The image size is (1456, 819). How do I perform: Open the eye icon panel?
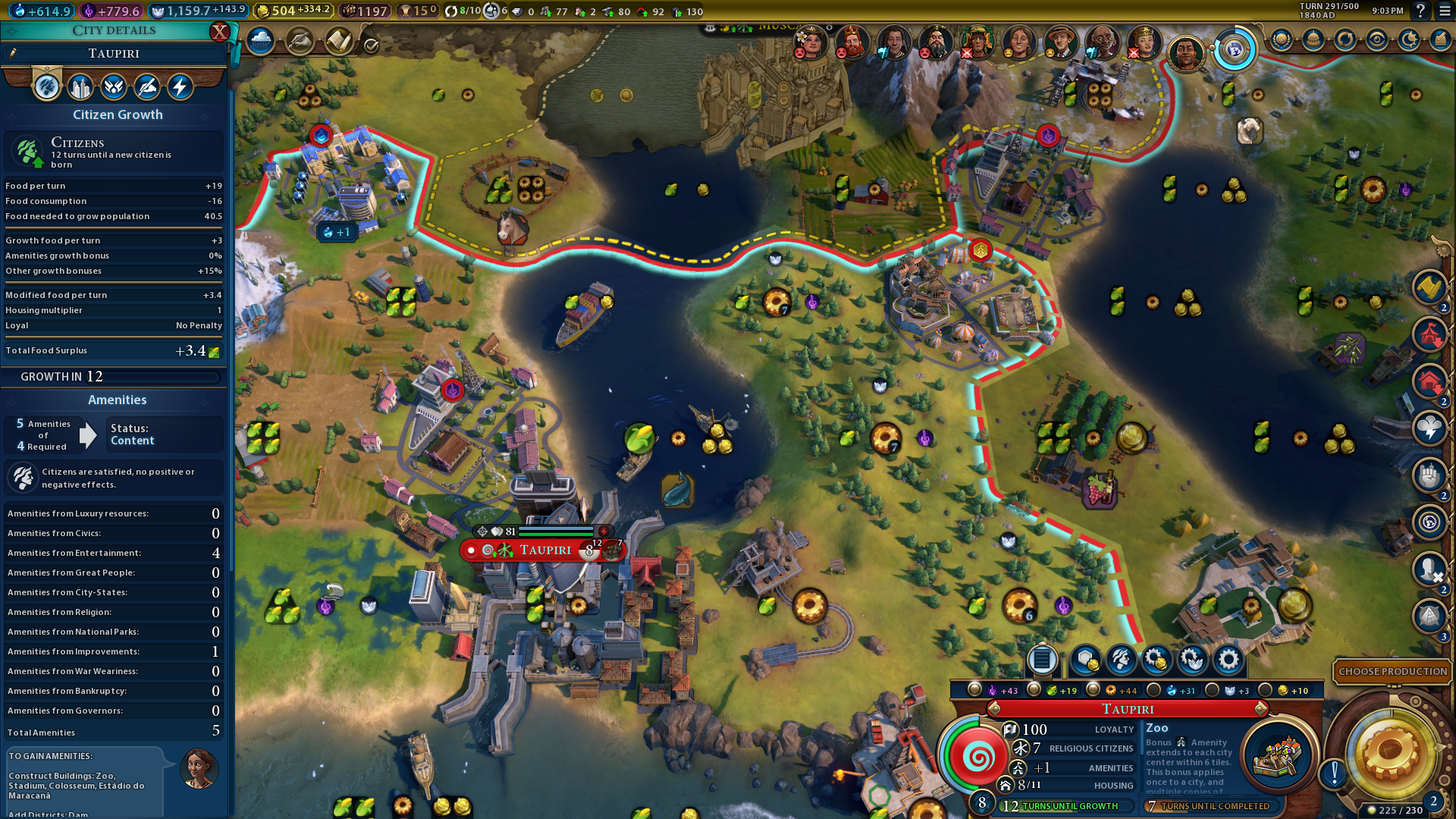(1376, 39)
